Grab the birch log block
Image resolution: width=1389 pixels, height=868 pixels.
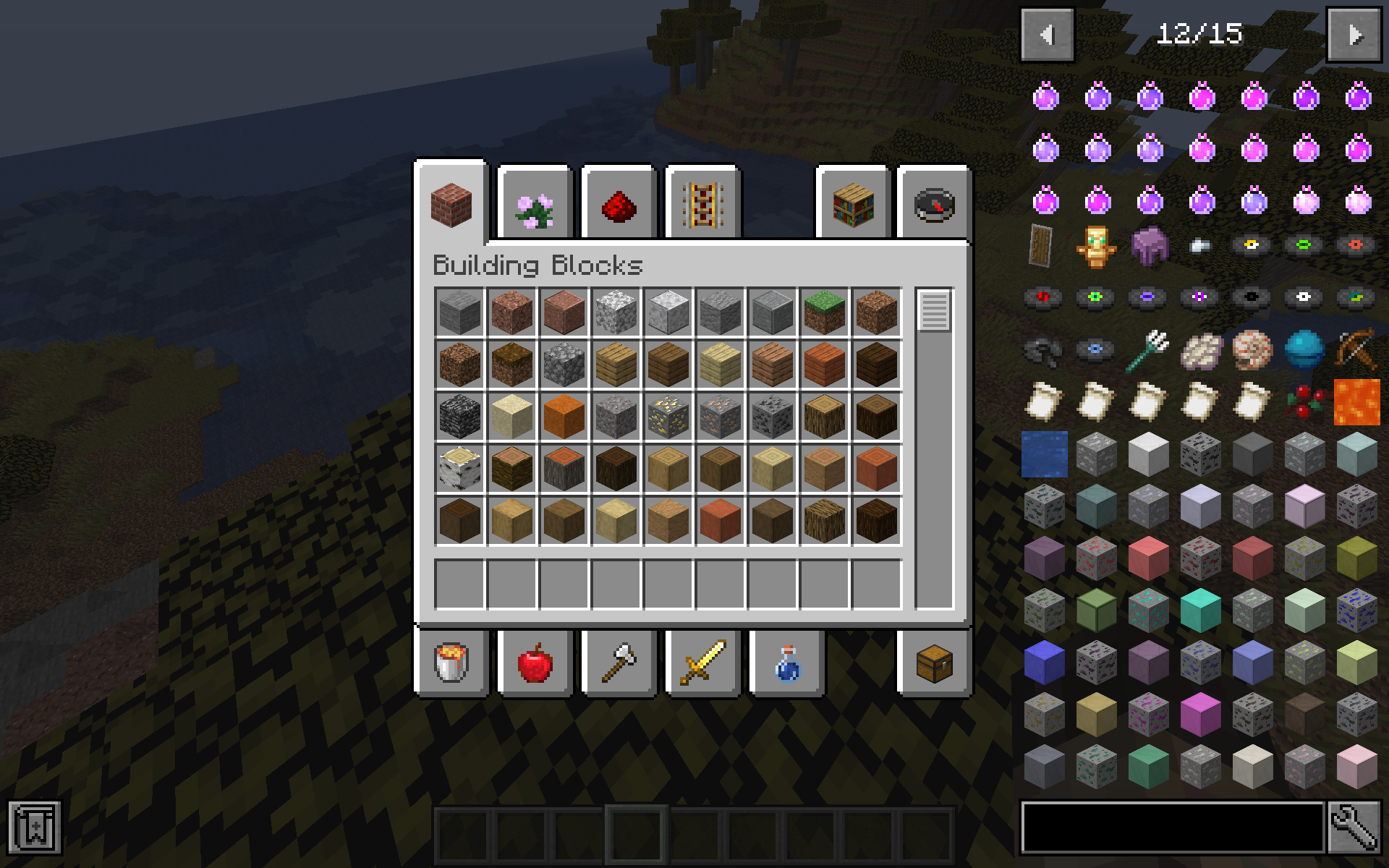tap(459, 468)
